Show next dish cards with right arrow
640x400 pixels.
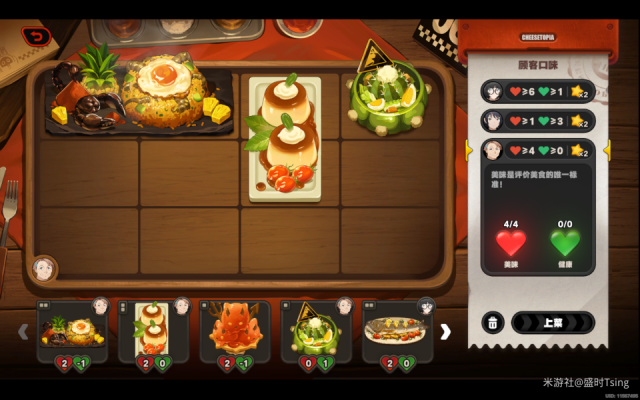click(x=446, y=331)
